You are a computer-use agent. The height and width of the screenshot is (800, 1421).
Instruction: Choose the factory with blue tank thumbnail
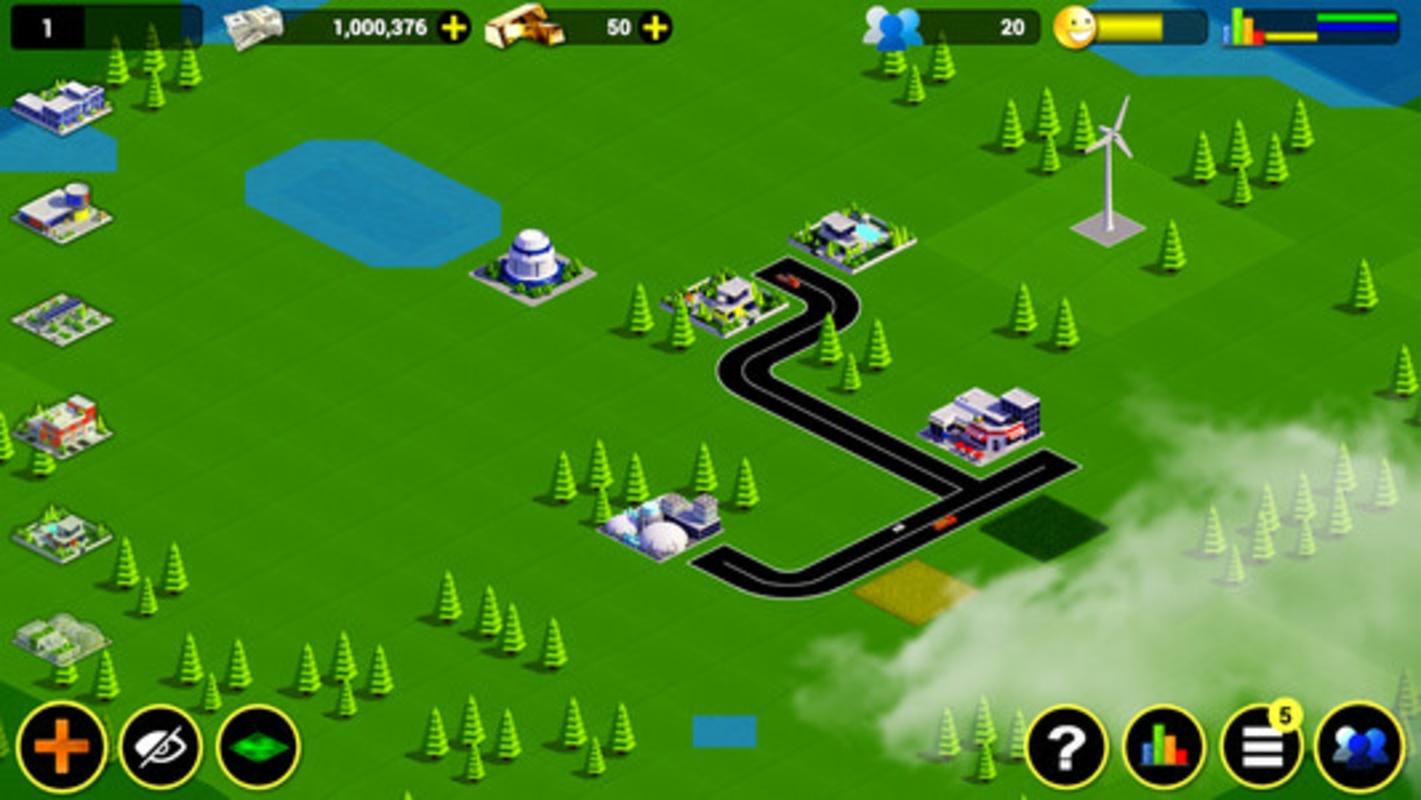pos(62,211)
